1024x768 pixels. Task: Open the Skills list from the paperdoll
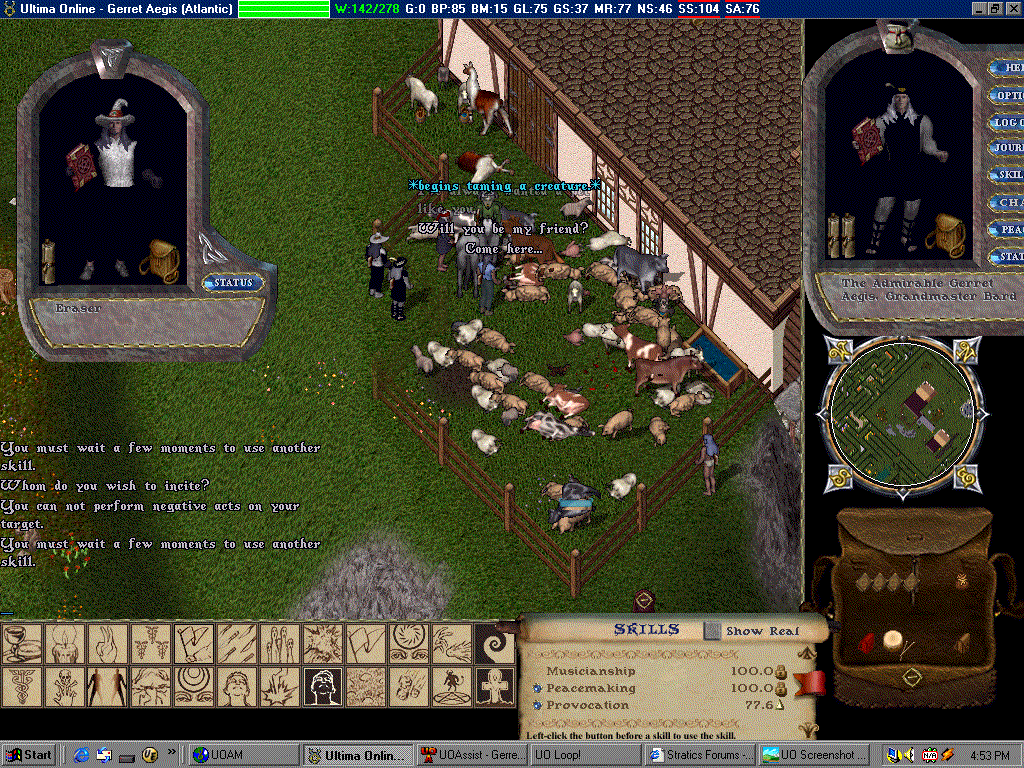click(x=1006, y=175)
